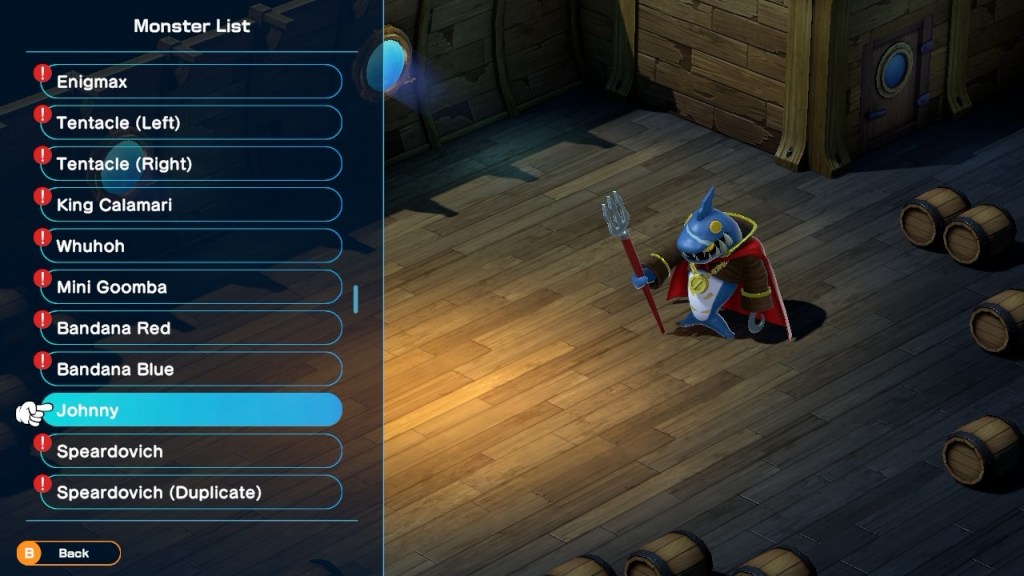Select Bandana Red in the list
Screen dimensions: 1024x576
pyautogui.click(x=190, y=328)
